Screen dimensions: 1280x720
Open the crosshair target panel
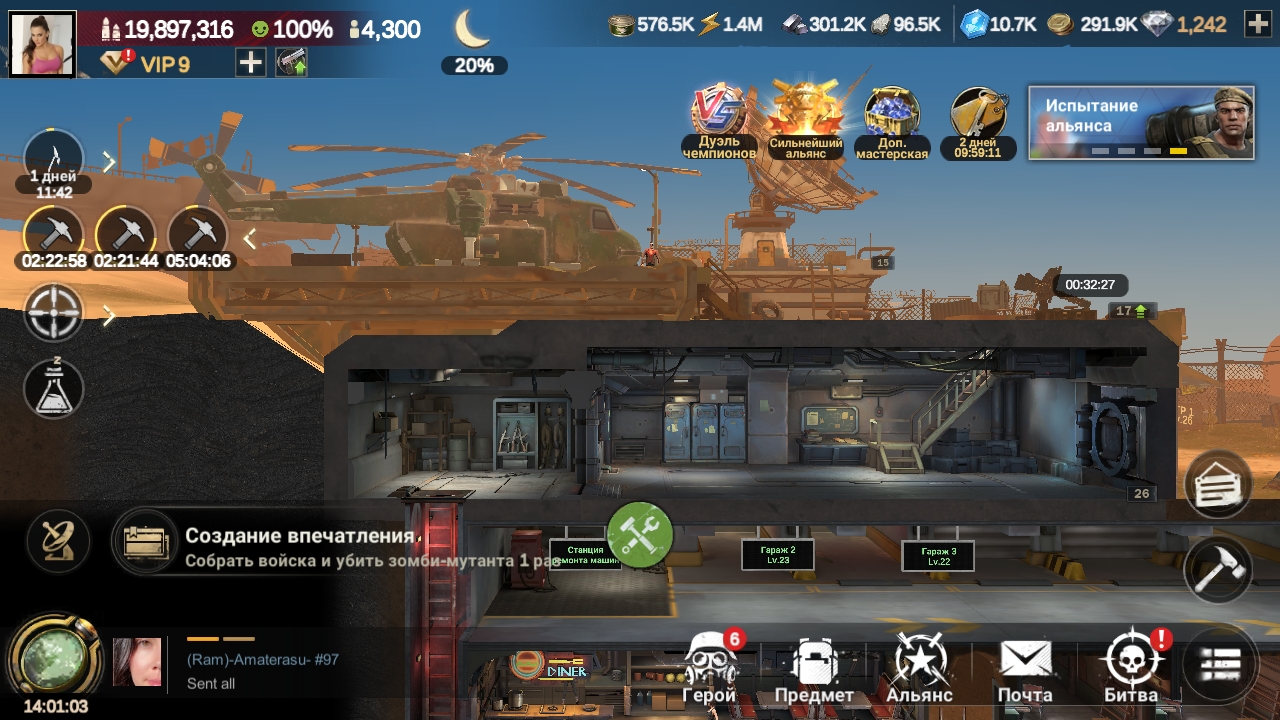(x=54, y=314)
